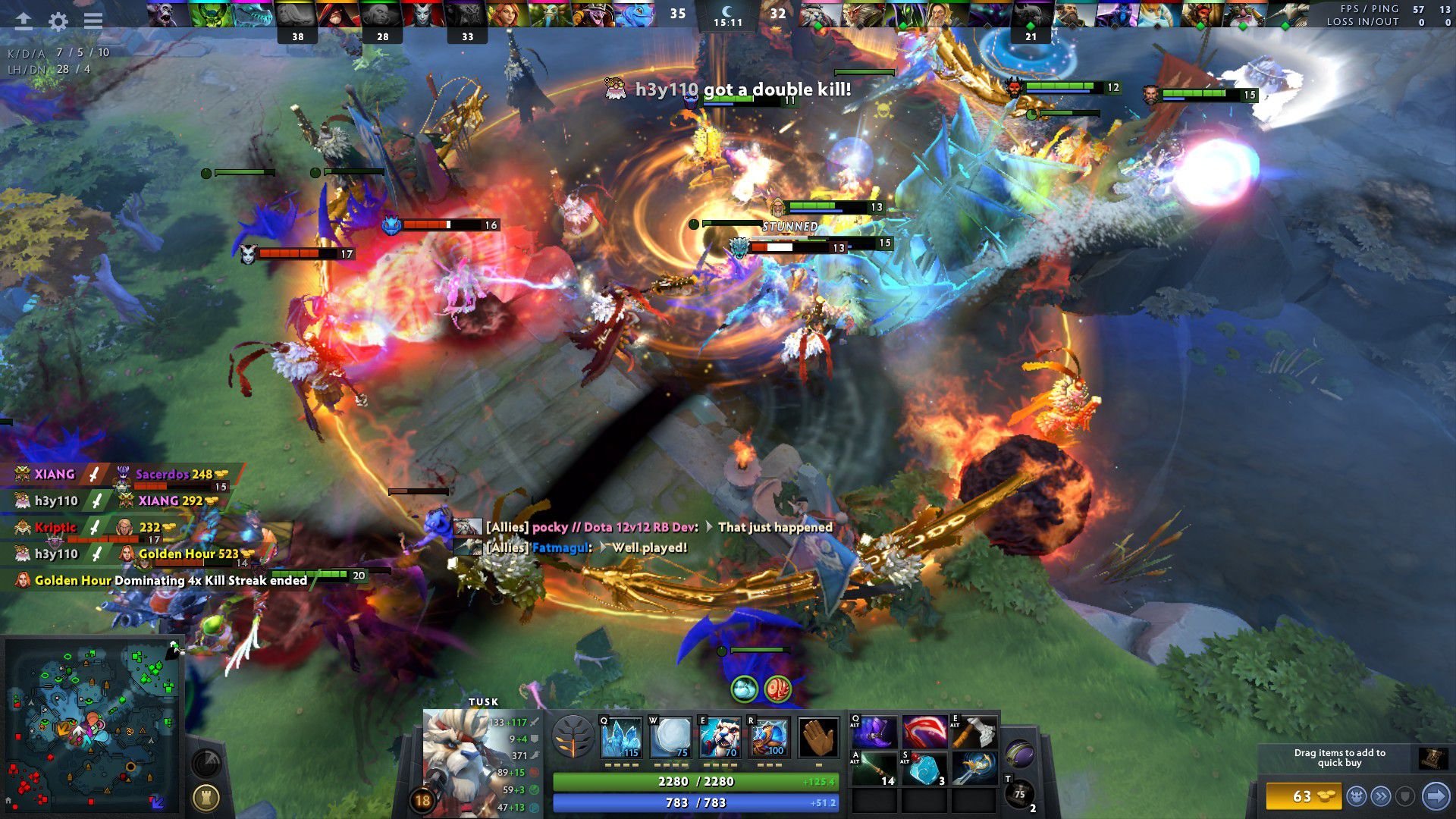Trigger the Walrus Punch ultimate

point(769,737)
